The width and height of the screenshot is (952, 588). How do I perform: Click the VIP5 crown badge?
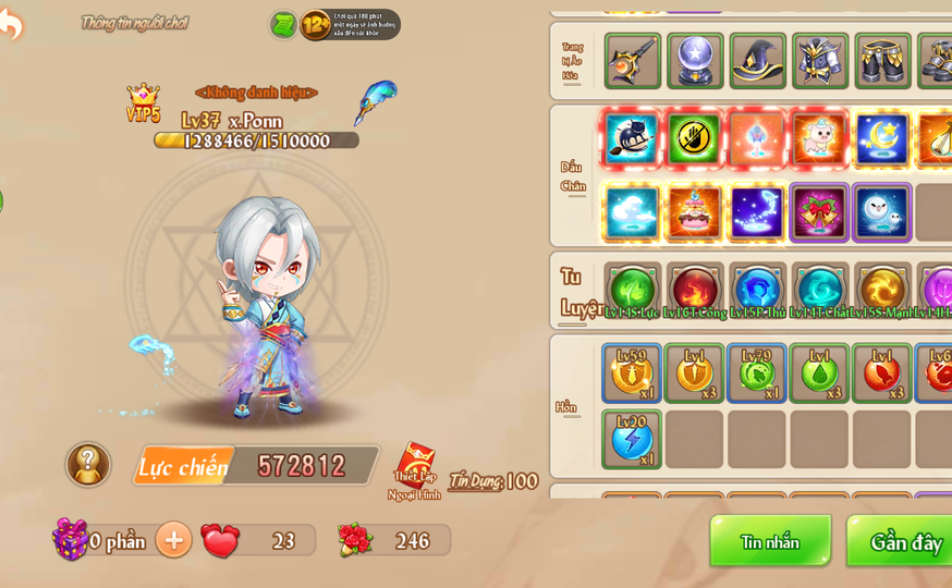143,103
